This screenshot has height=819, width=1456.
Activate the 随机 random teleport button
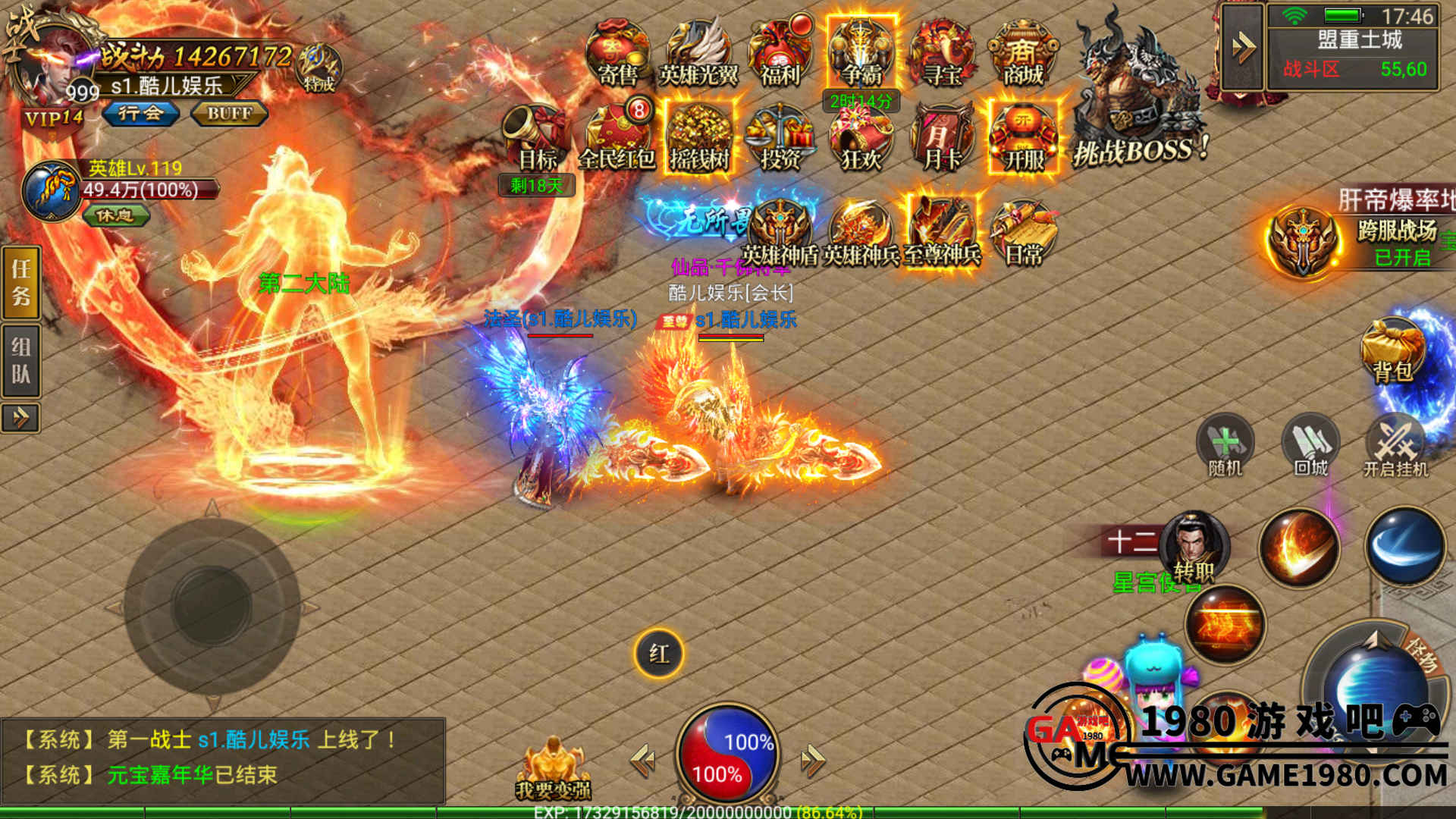[x=1225, y=445]
